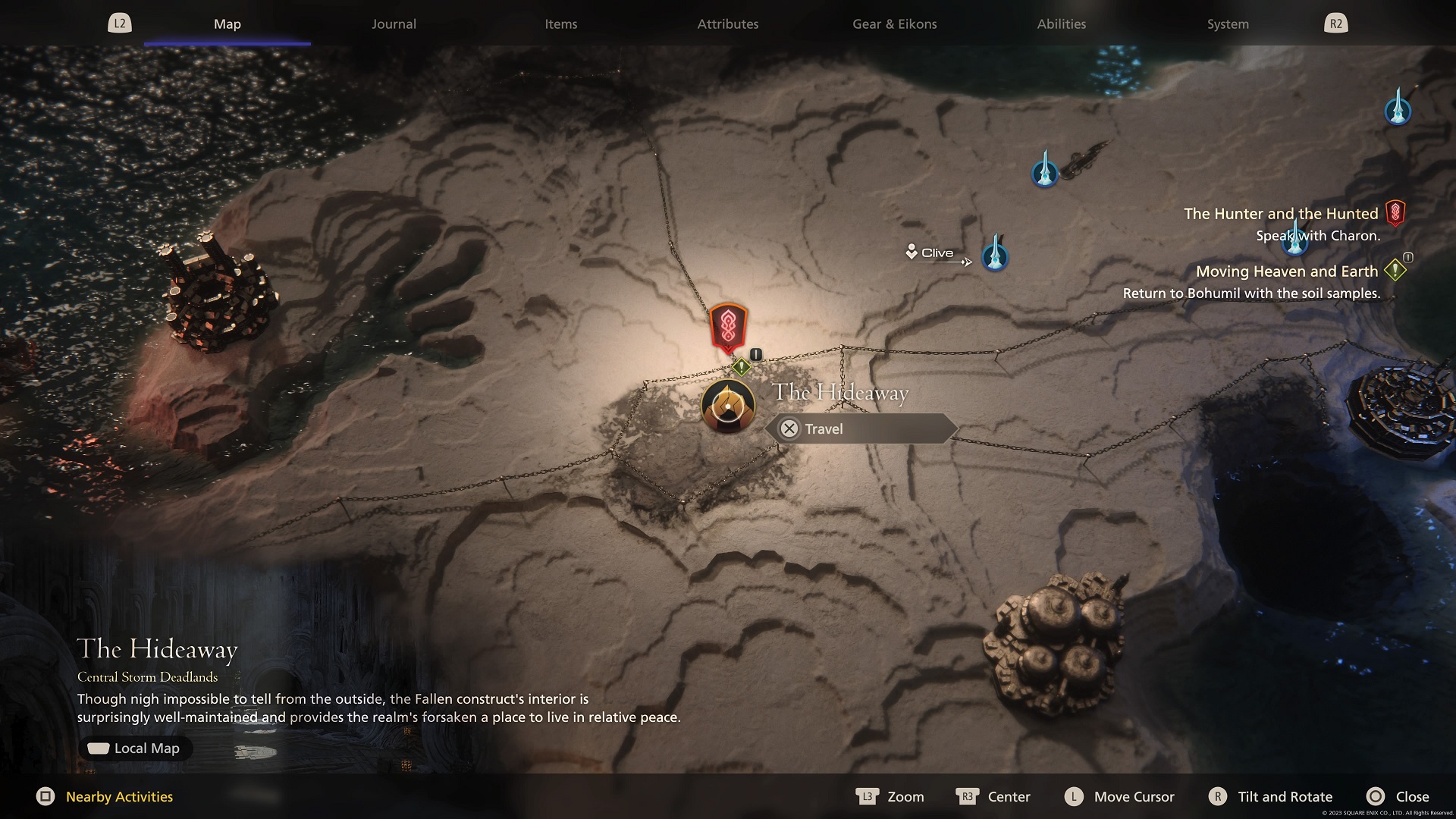Choose the top-right corner obelisk marker
The image size is (1456, 819).
tap(1398, 108)
